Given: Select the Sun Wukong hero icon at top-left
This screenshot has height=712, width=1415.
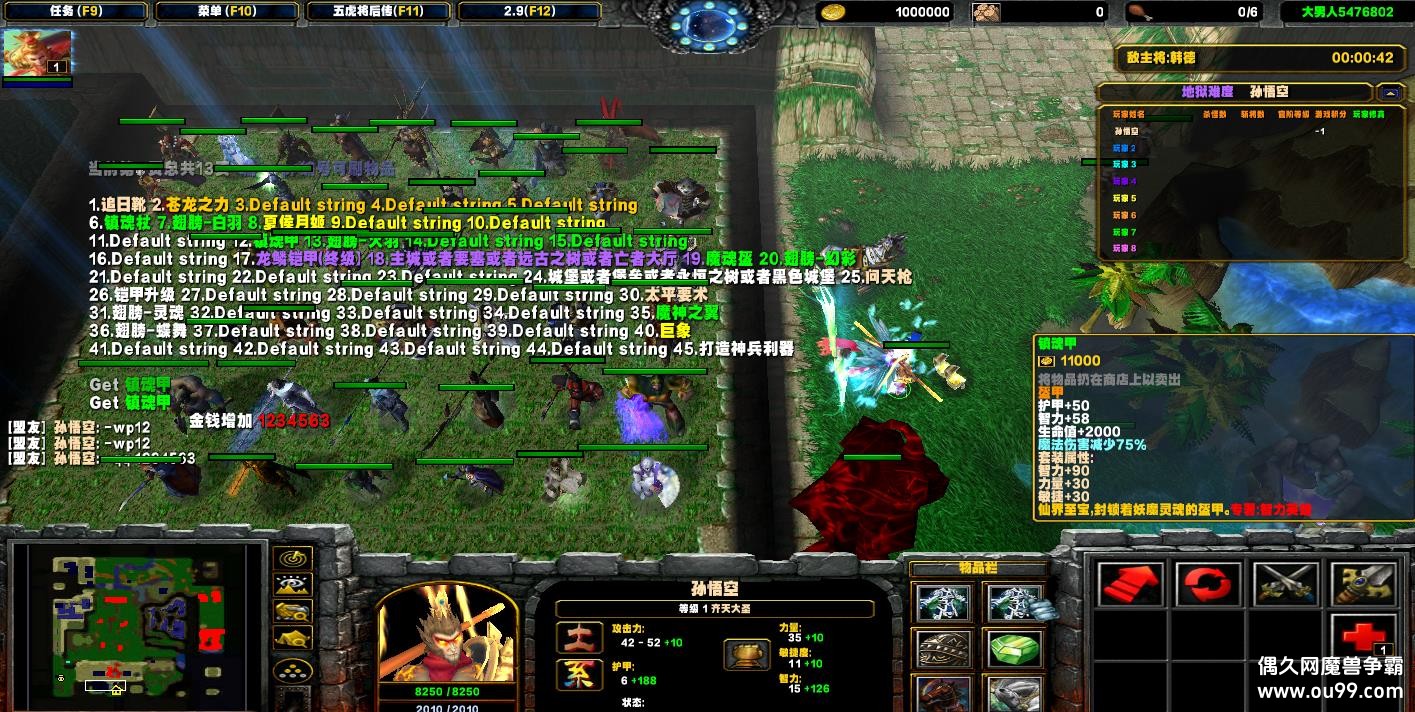Looking at the screenshot, I should [x=38, y=52].
